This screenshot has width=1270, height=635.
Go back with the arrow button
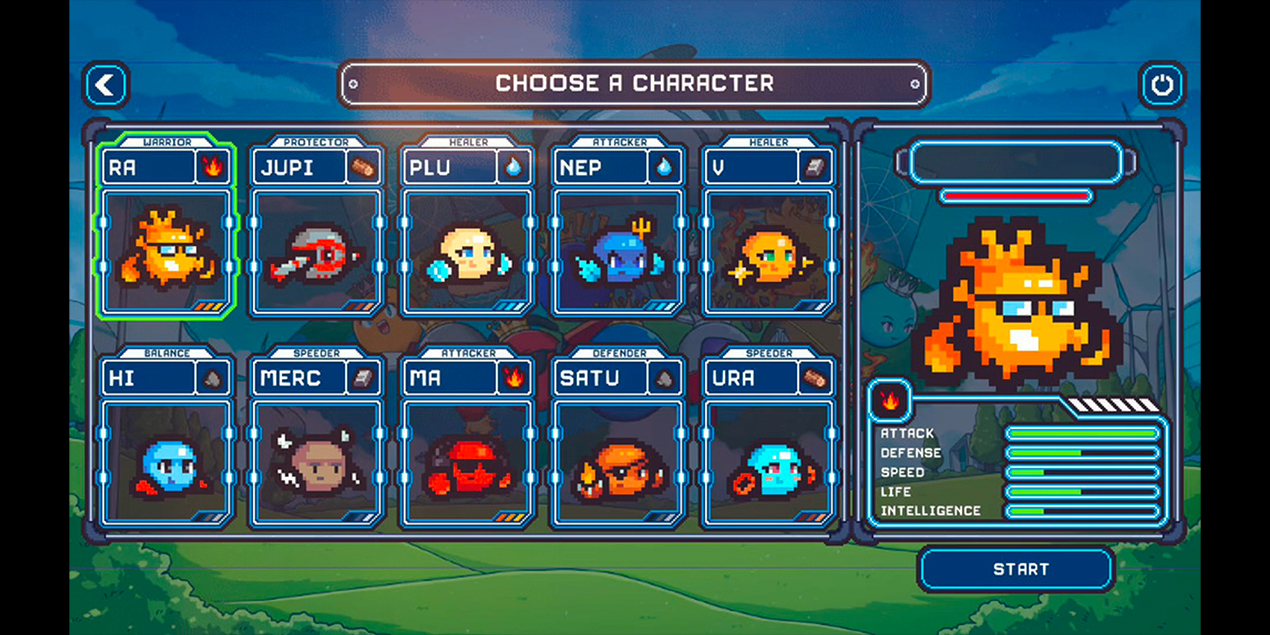click(106, 85)
